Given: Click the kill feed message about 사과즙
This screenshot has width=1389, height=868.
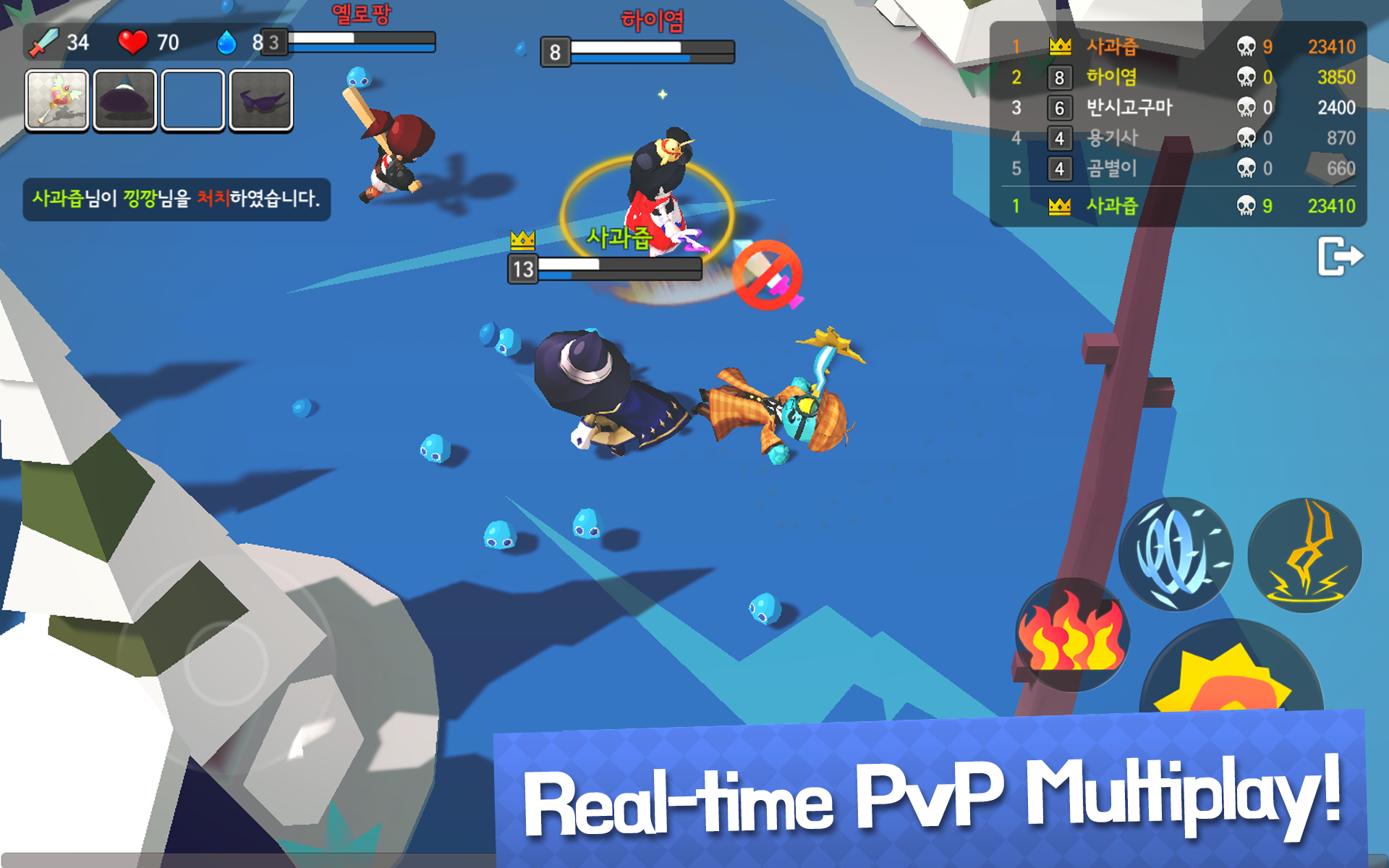Looking at the screenshot, I should (x=177, y=199).
